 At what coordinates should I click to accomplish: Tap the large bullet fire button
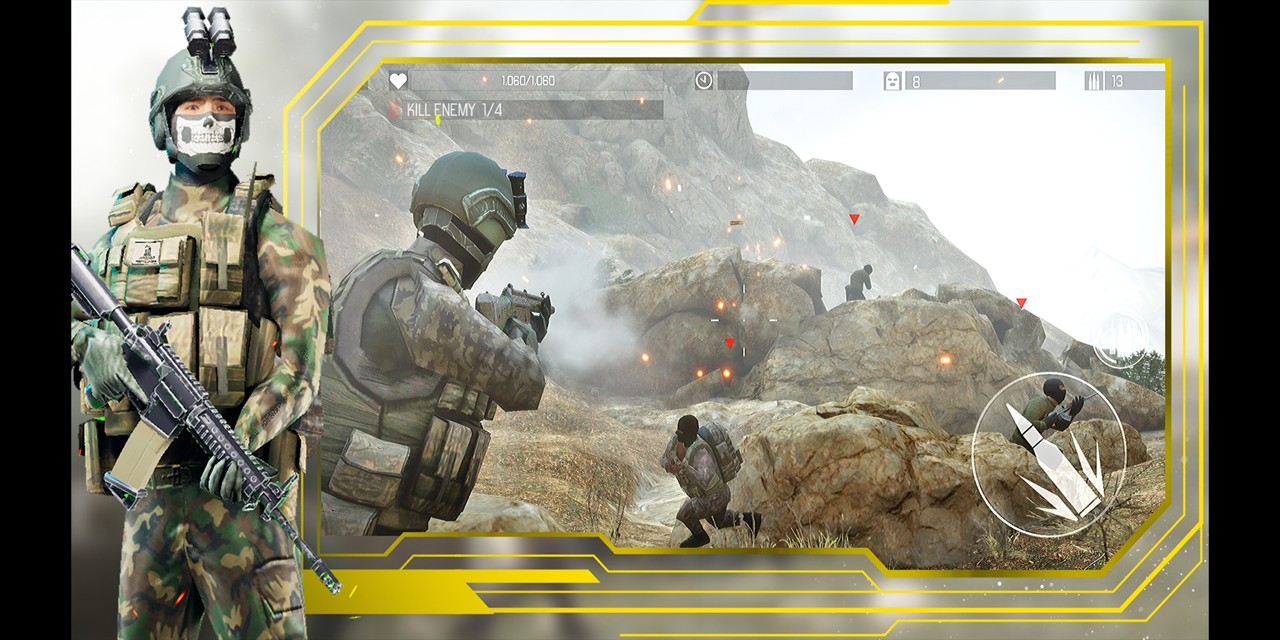[1048, 455]
